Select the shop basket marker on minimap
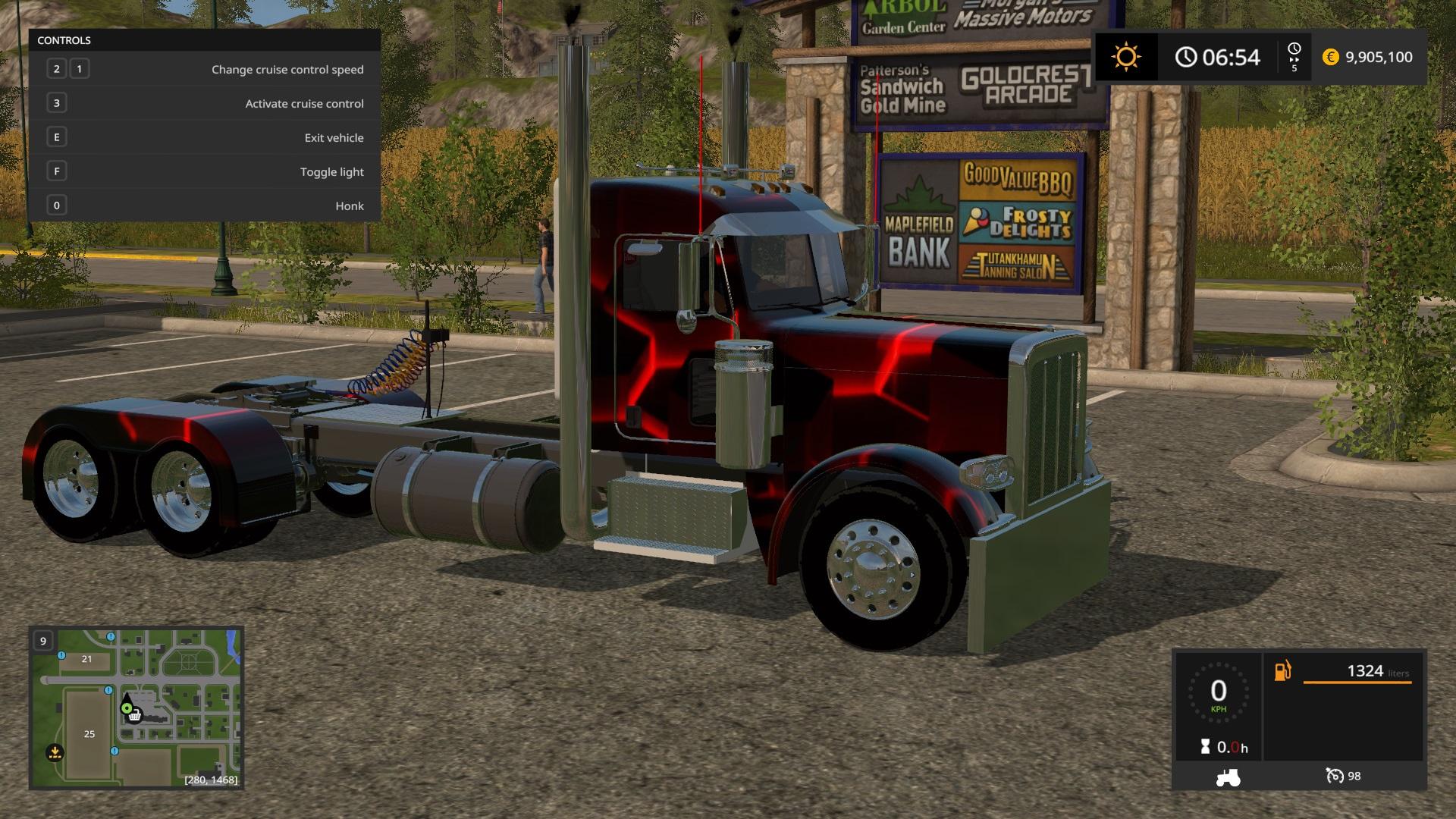Screen dimensions: 1456x819 (x=135, y=715)
